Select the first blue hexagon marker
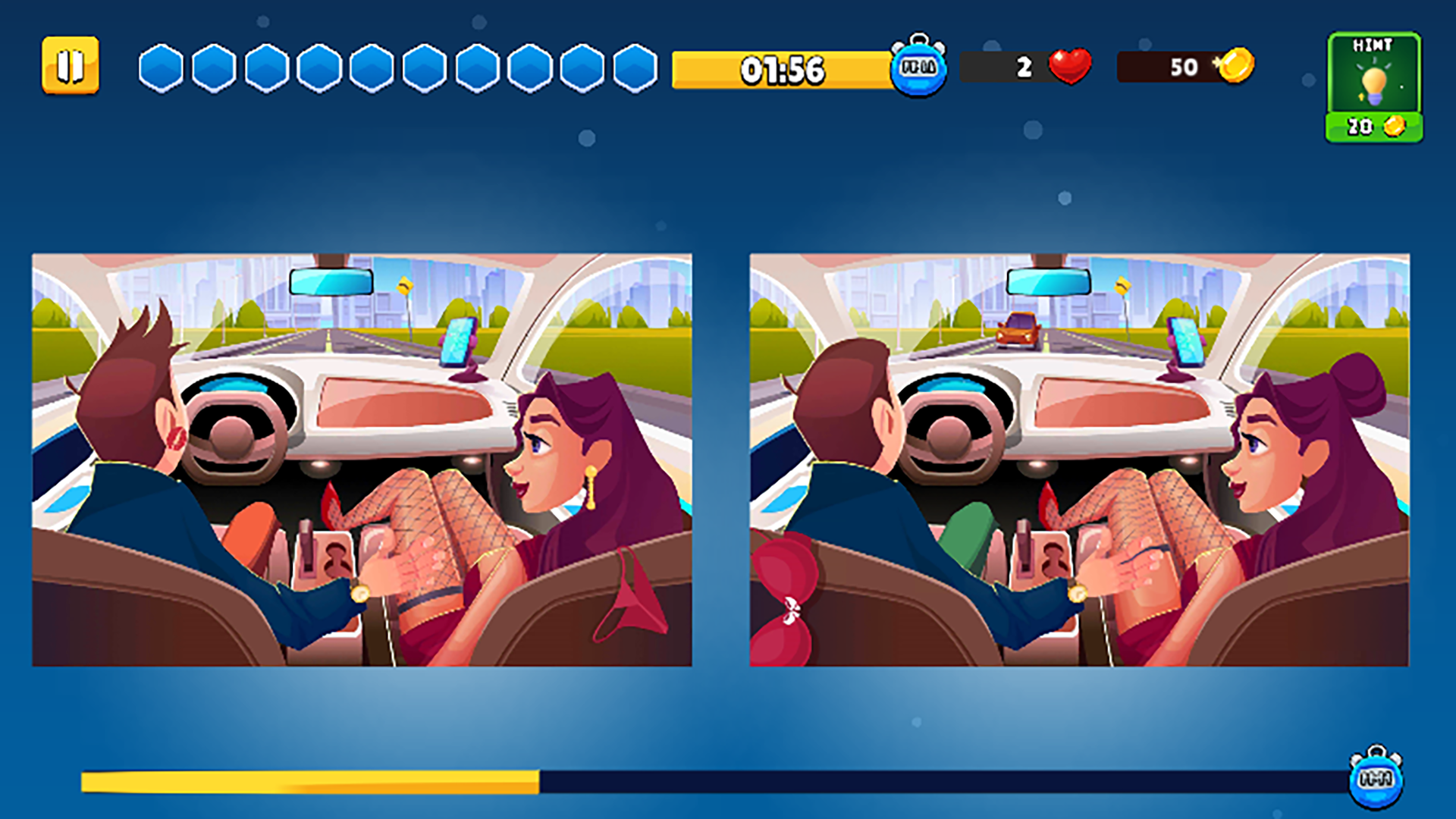1456x819 pixels. pyautogui.click(x=159, y=69)
